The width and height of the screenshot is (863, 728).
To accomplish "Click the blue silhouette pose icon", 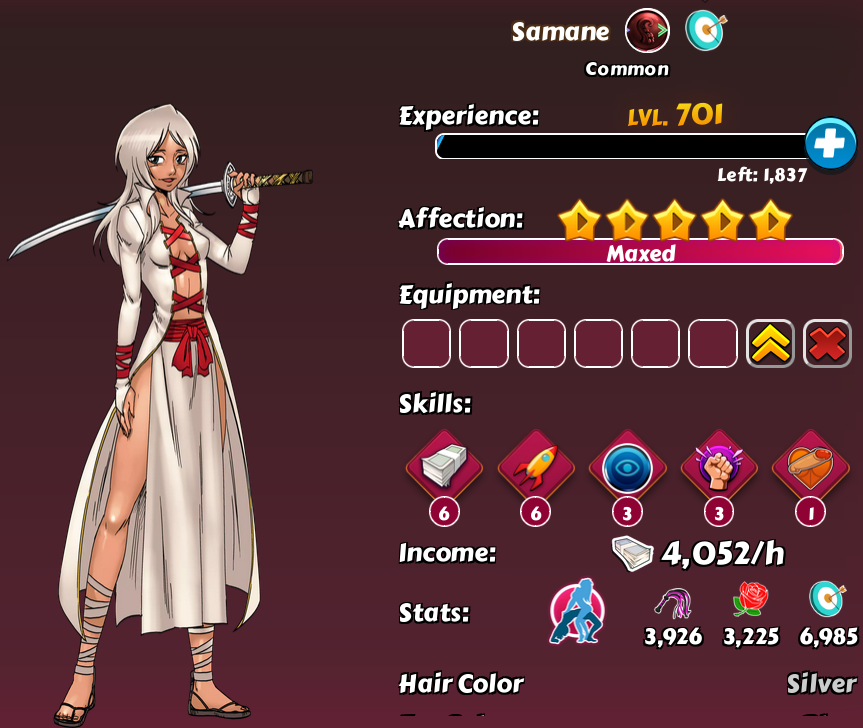I will [577, 611].
